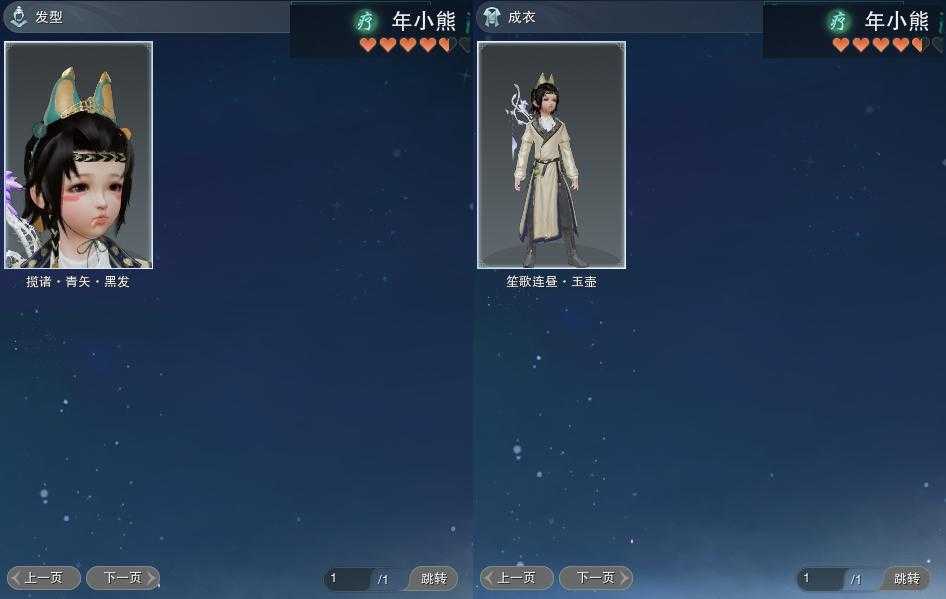
Task: Go to previous page (上一页) in 发型 panel
Action: [44, 578]
